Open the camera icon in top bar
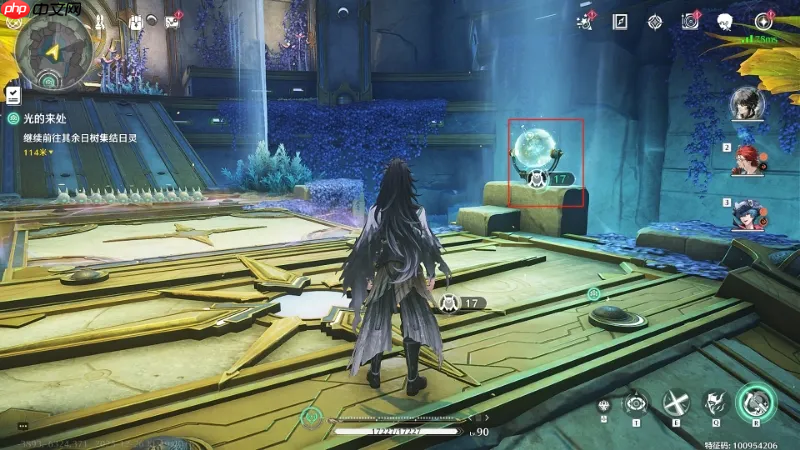The width and height of the screenshot is (800, 450). click(x=689, y=21)
